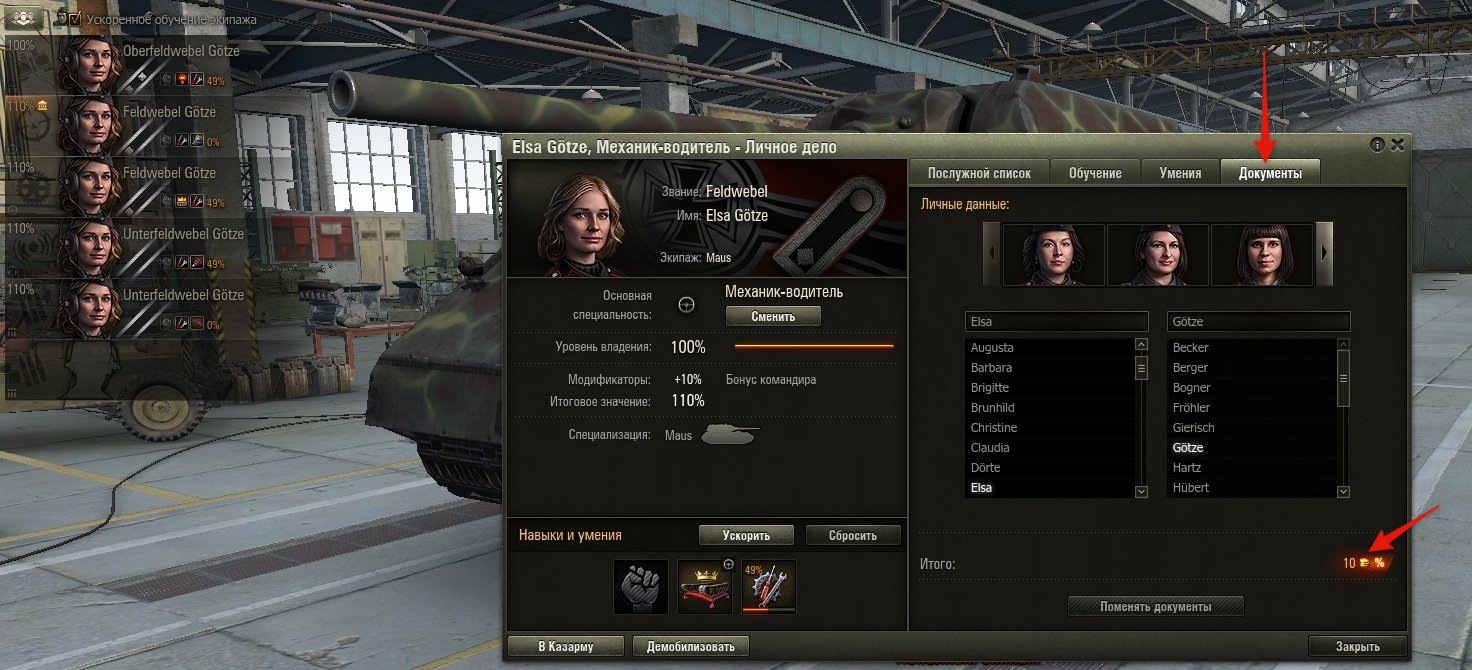
Task: Open the brotherhood fist skill icon
Action: pos(639,586)
